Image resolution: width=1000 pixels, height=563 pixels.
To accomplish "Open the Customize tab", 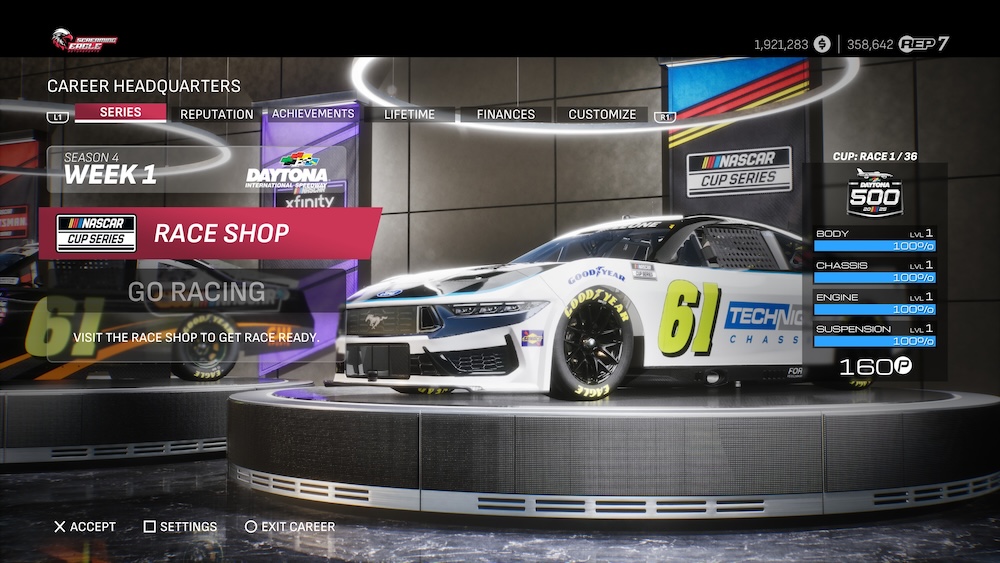I will [x=602, y=114].
